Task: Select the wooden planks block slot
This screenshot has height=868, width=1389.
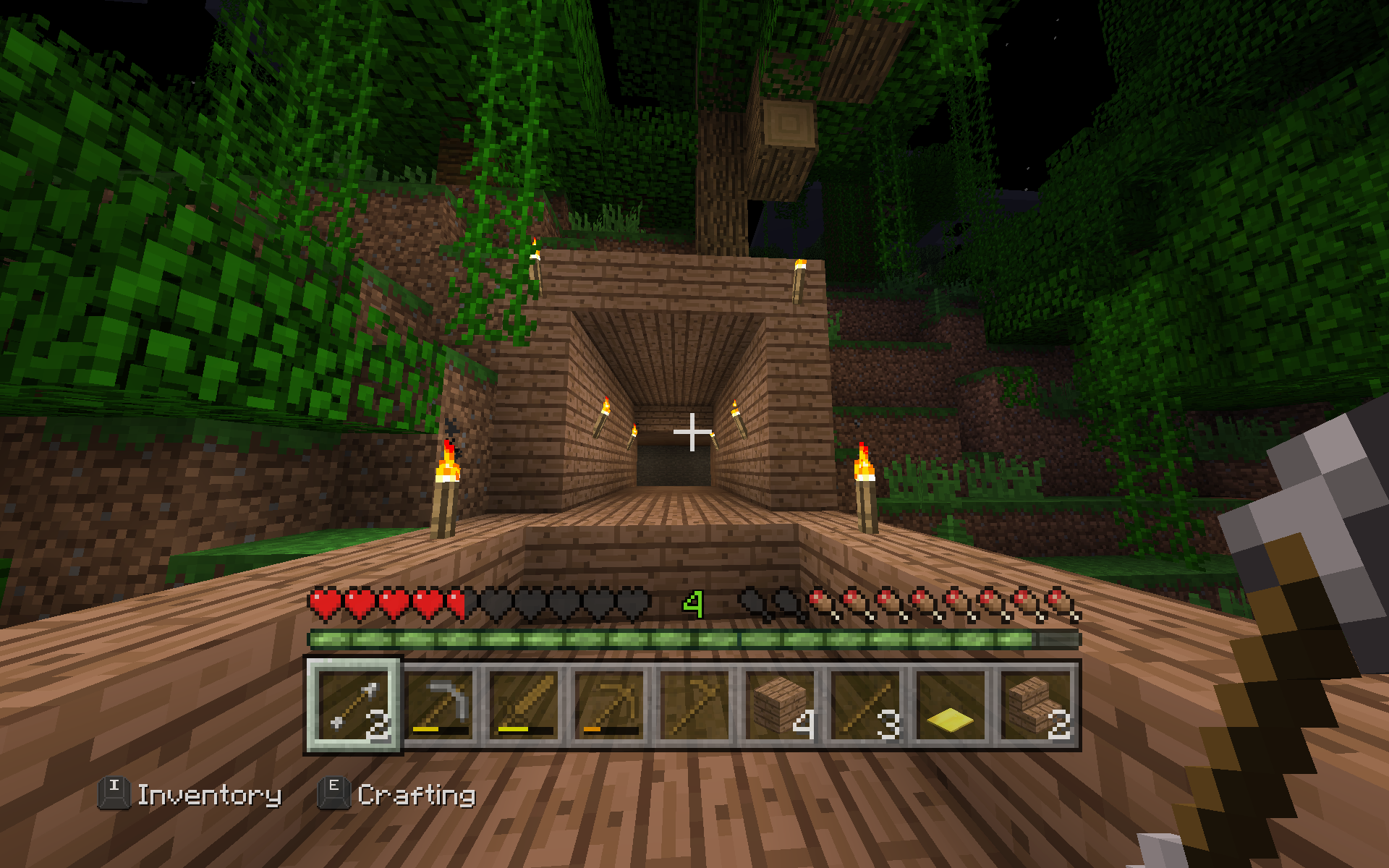Action: pos(781,705)
